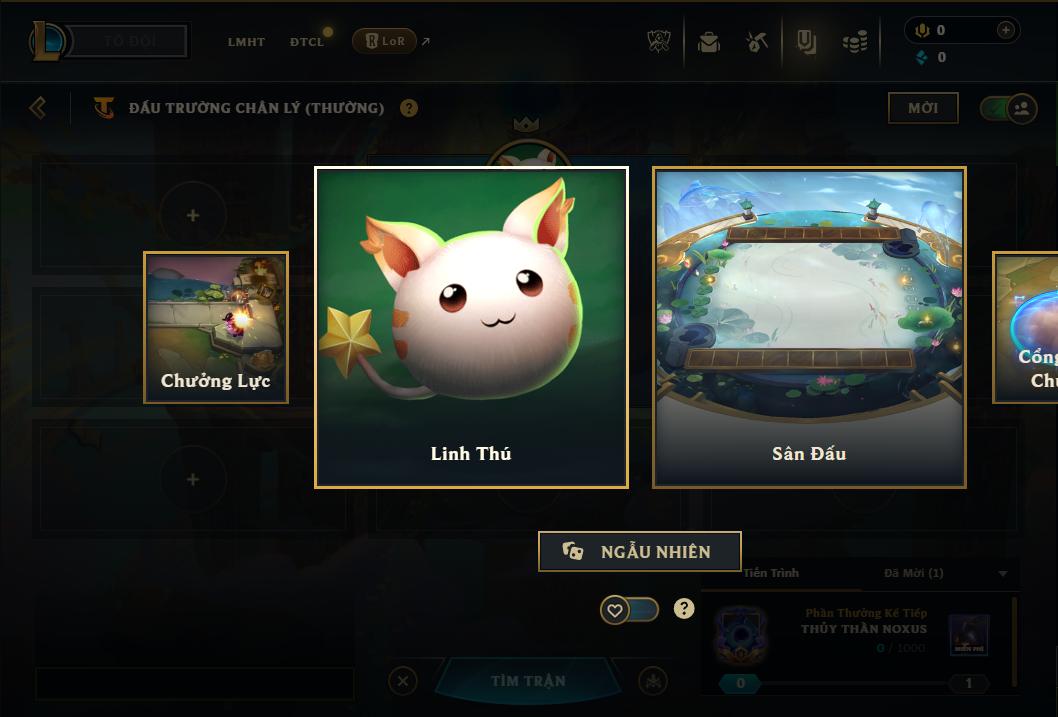Launch LoR from the top bar

385,41
